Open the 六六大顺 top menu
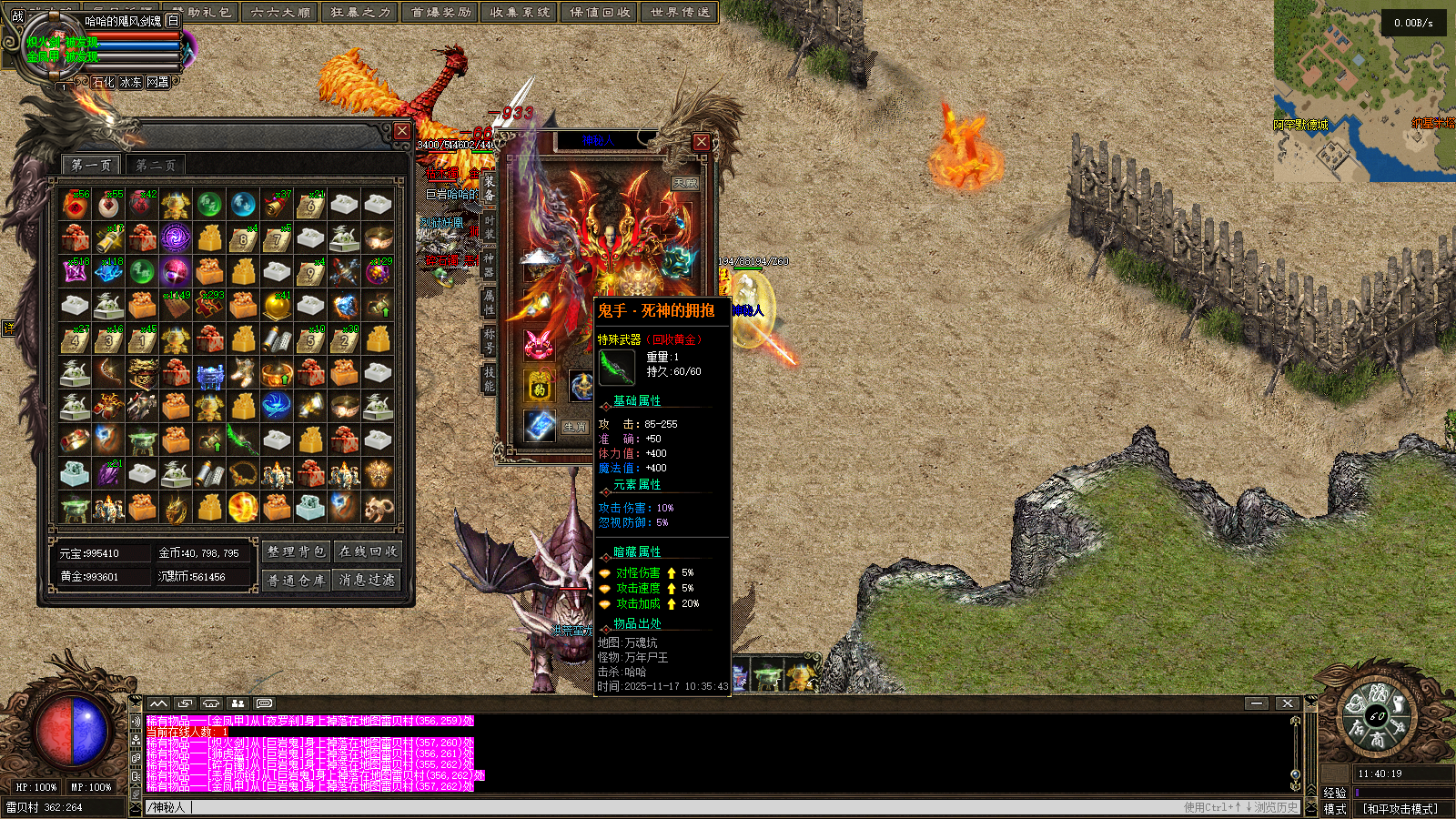 pos(280,12)
